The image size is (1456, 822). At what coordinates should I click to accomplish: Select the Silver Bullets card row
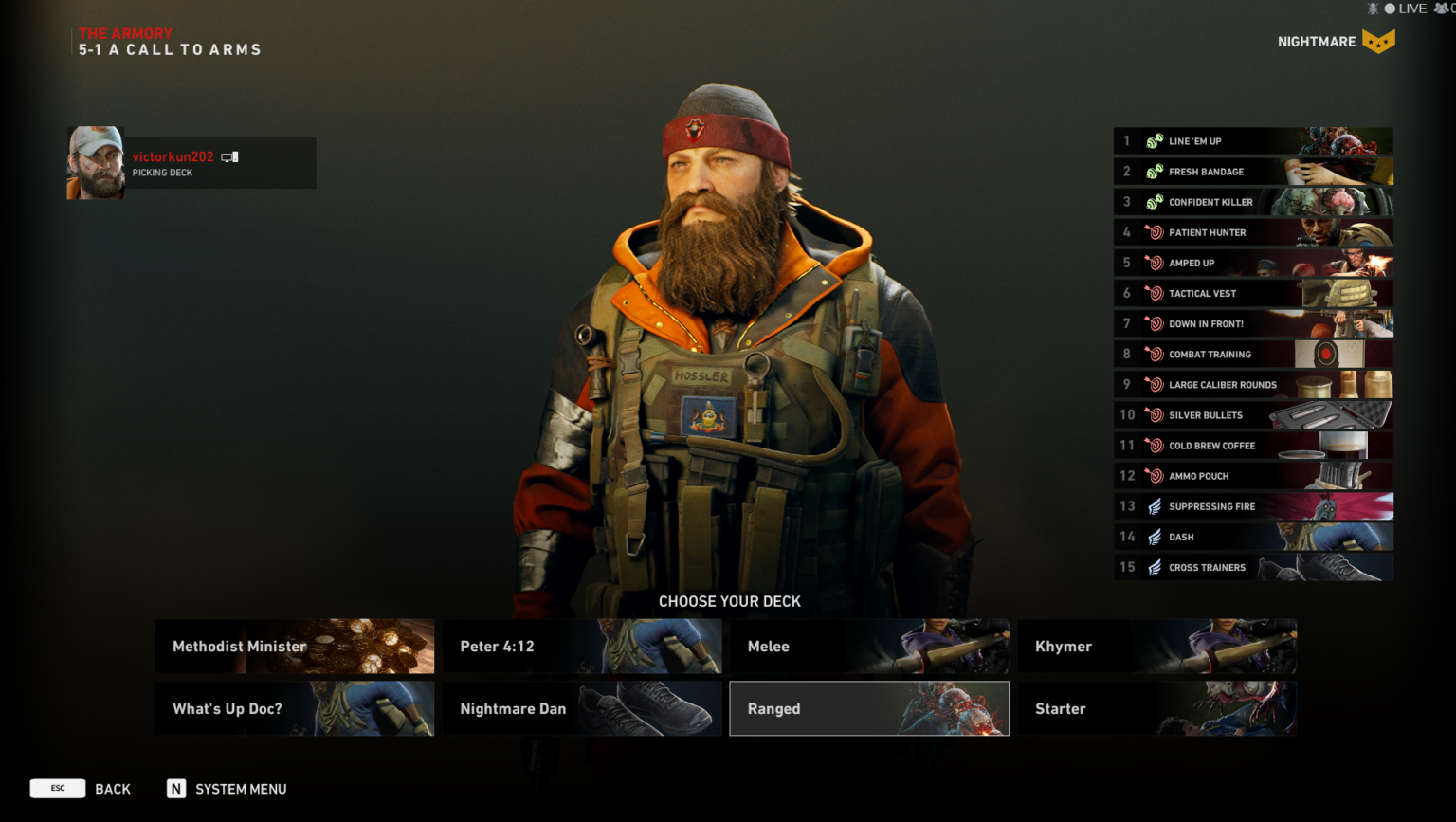coord(1253,415)
